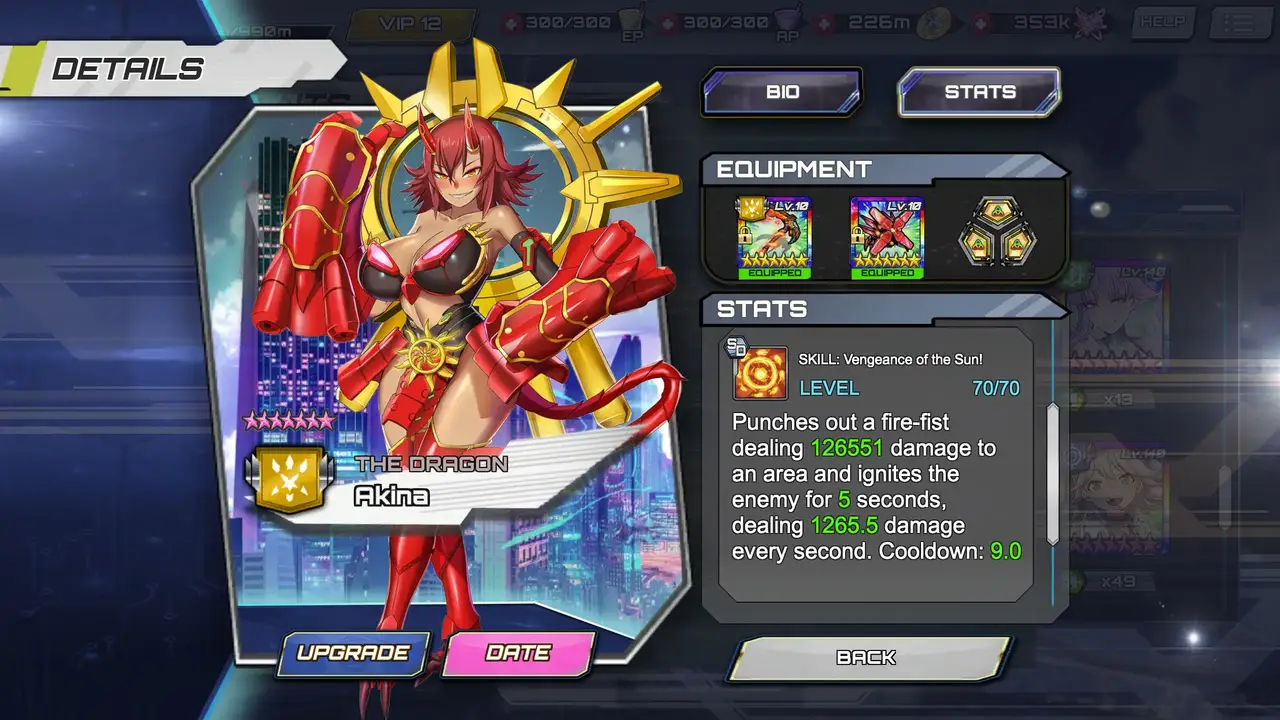The image size is (1280, 720).
Task: Click the Vengeance of the Sun skill icon
Action: click(x=759, y=373)
